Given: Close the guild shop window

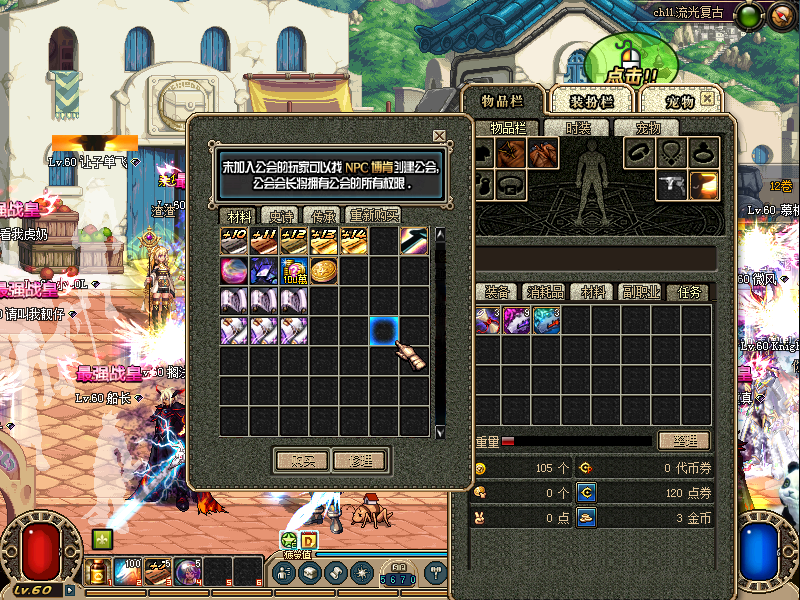Looking at the screenshot, I should [x=439, y=136].
